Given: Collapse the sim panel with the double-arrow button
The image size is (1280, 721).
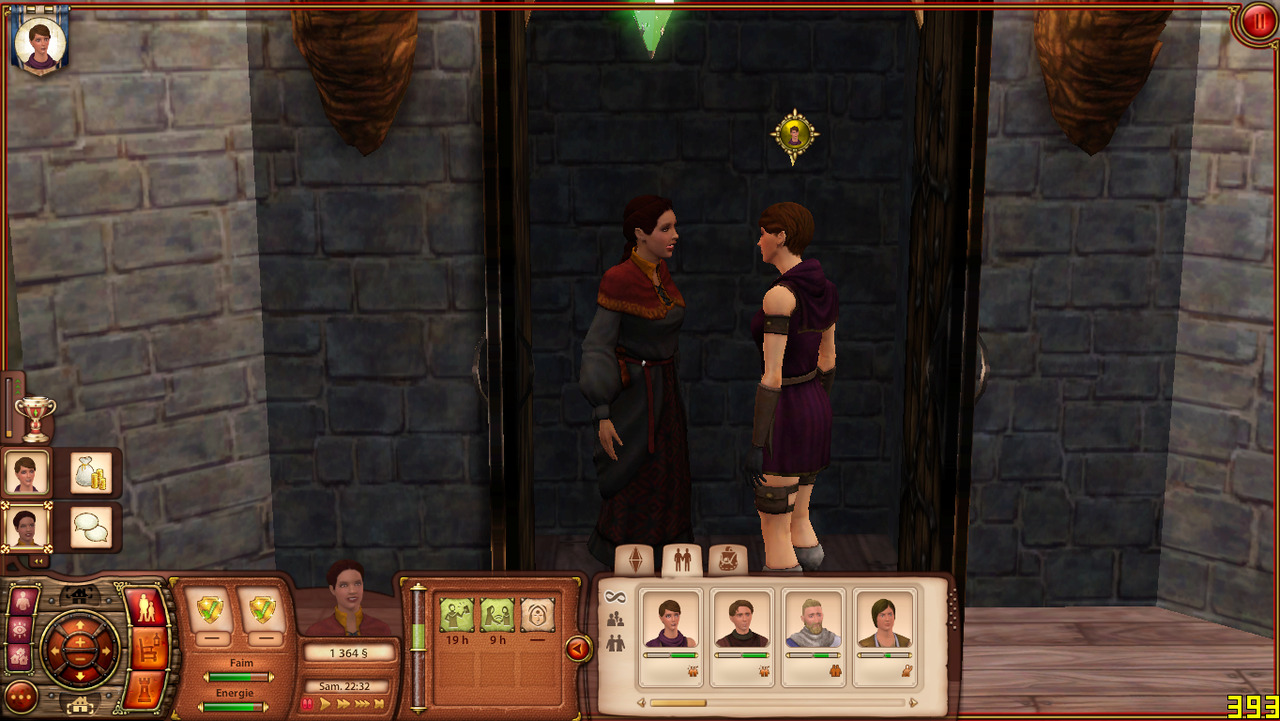Looking at the screenshot, I should tap(38, 561).
